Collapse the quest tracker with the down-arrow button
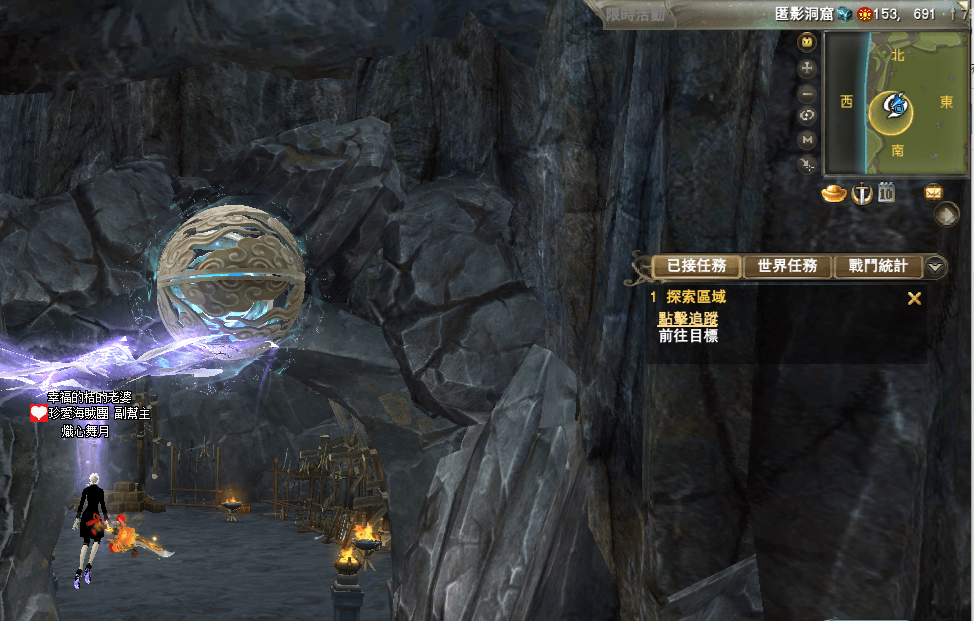The width and height of the screenshot is (974, 621). coord(936,266)
